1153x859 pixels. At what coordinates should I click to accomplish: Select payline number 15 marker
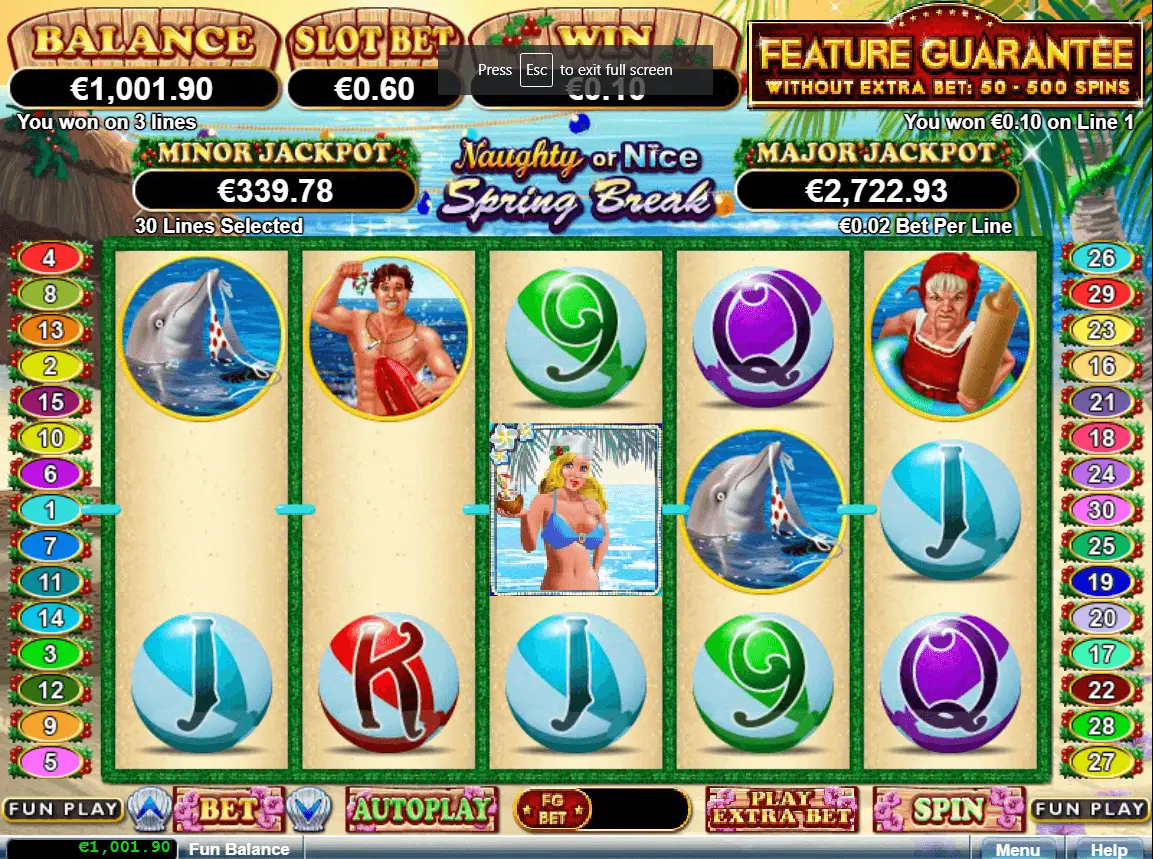(x=50, y=402)
